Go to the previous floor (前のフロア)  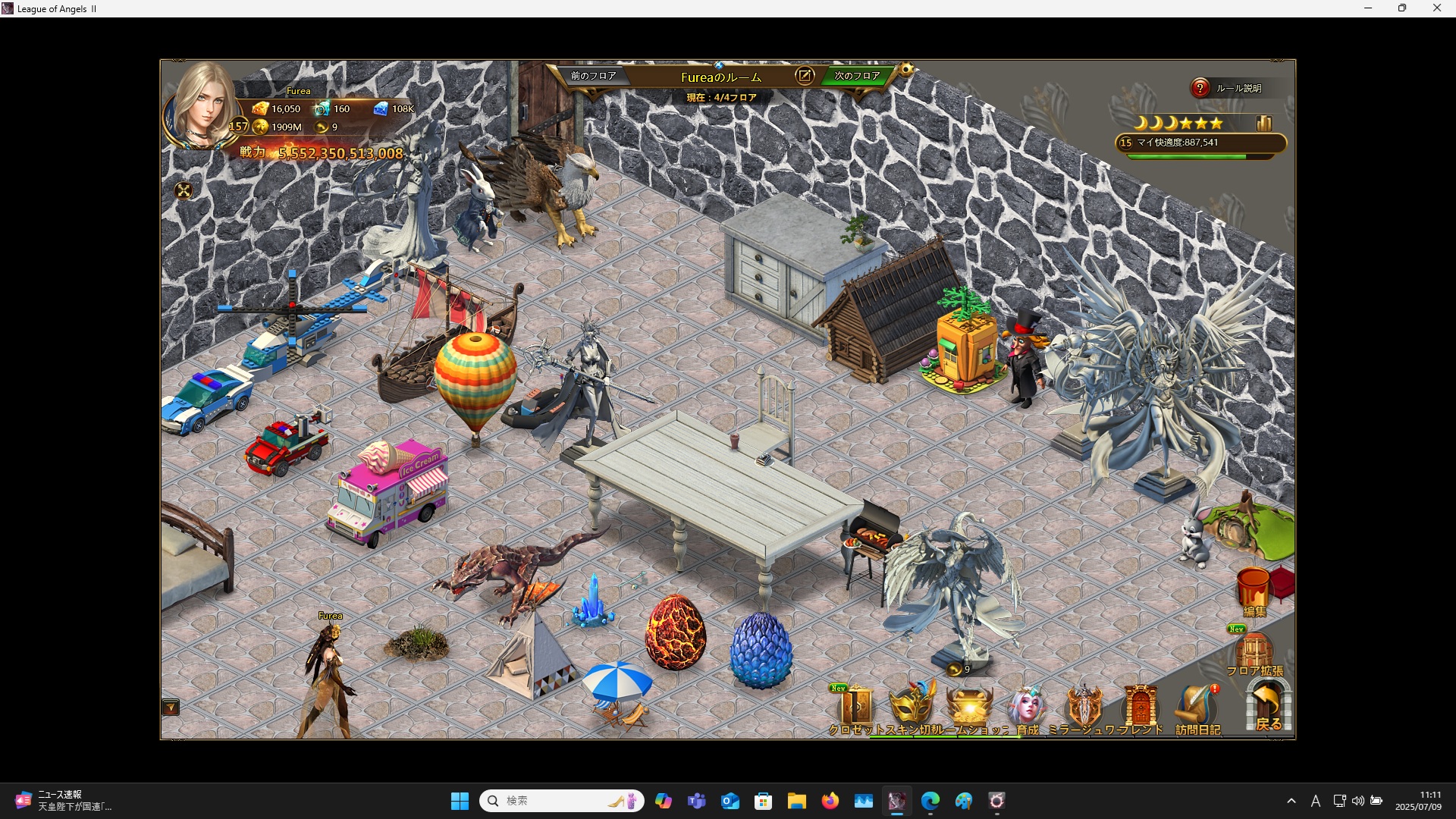coord(594,76)
